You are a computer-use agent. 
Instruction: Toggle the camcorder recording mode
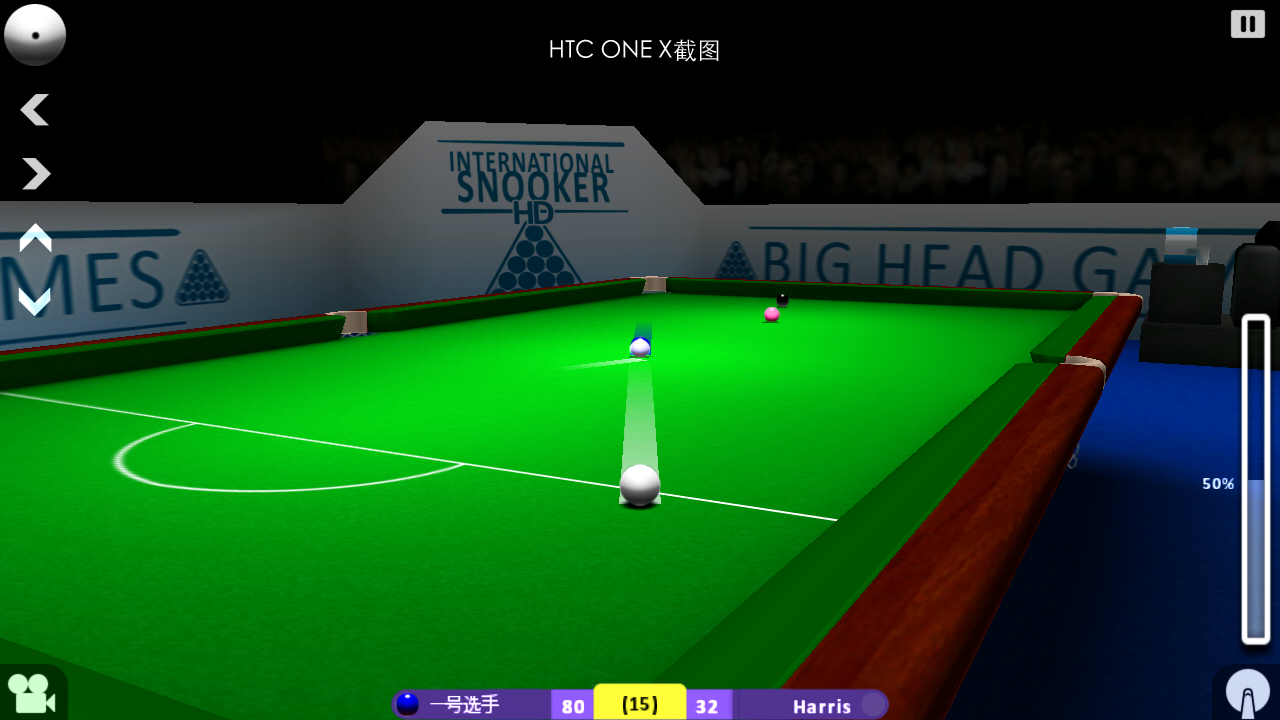click(30, 695)
